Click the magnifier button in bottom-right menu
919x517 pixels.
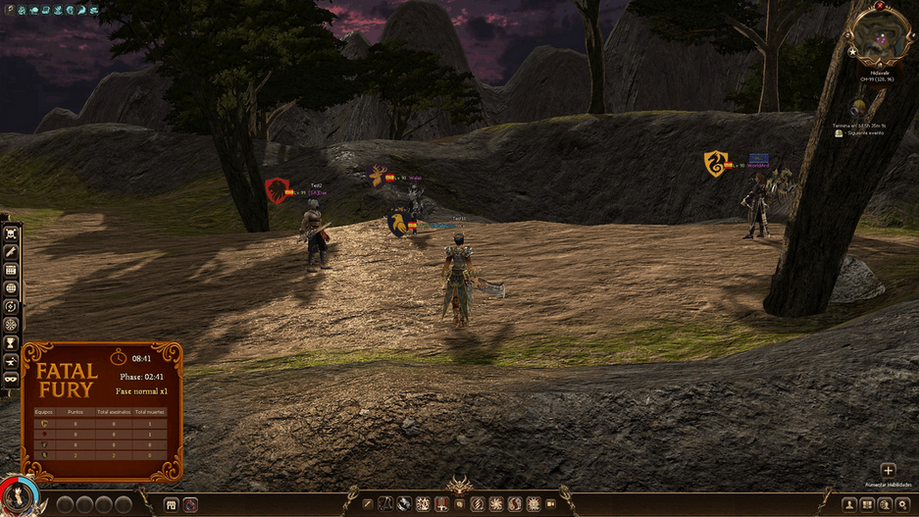click(x=903, y=505)
